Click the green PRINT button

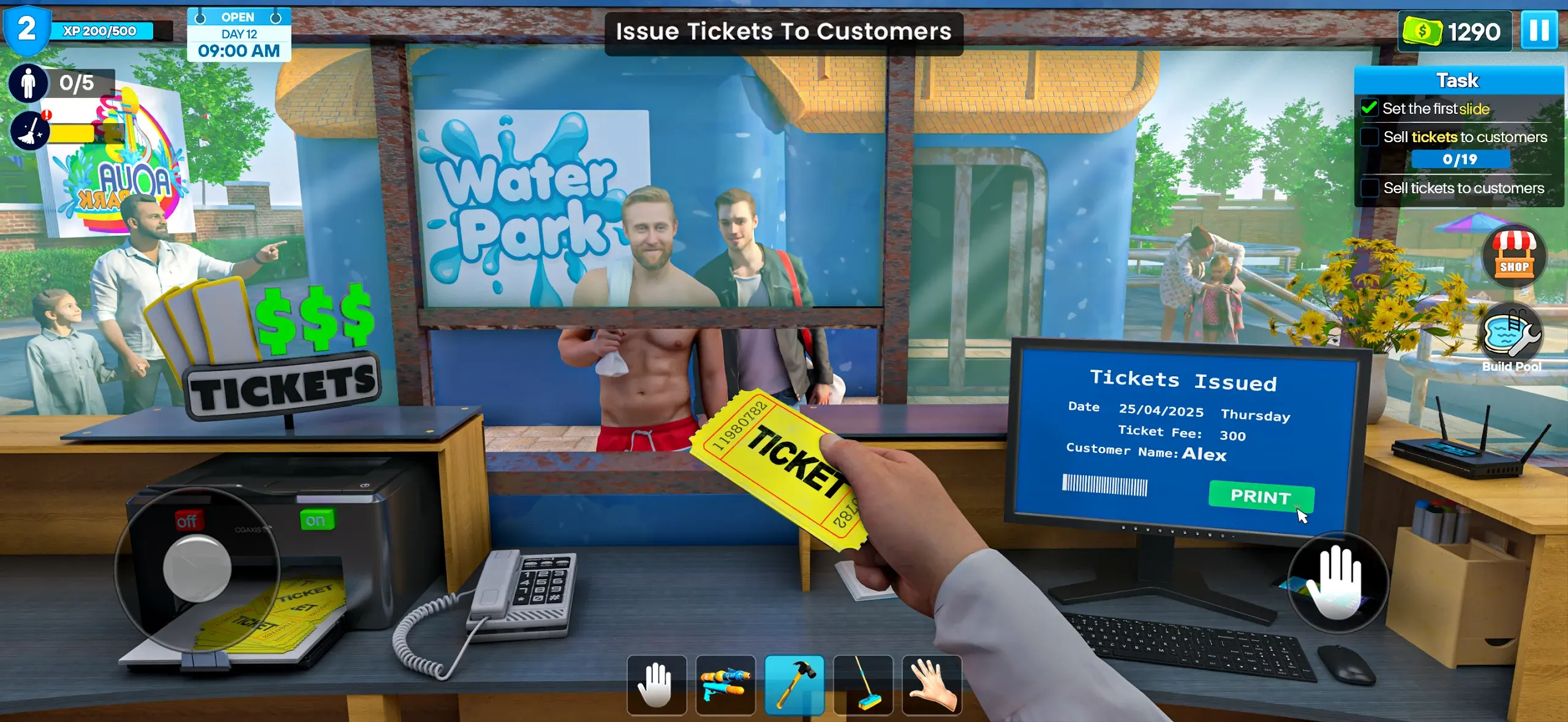[1261, 495]
